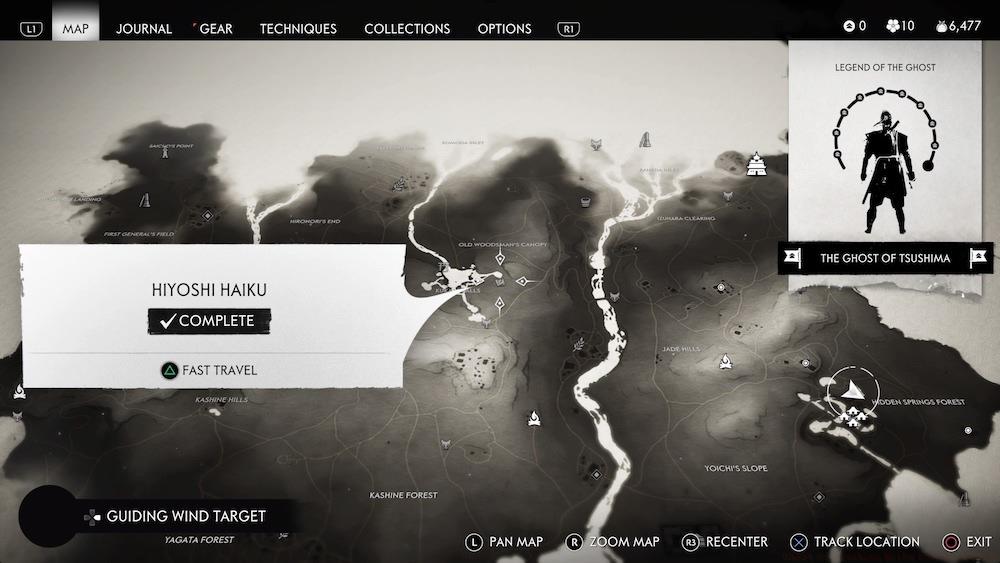The height and width of the screenshot is (563, 1000).
Task: Select the castle marker on the map
Action: tap(757, 163)
